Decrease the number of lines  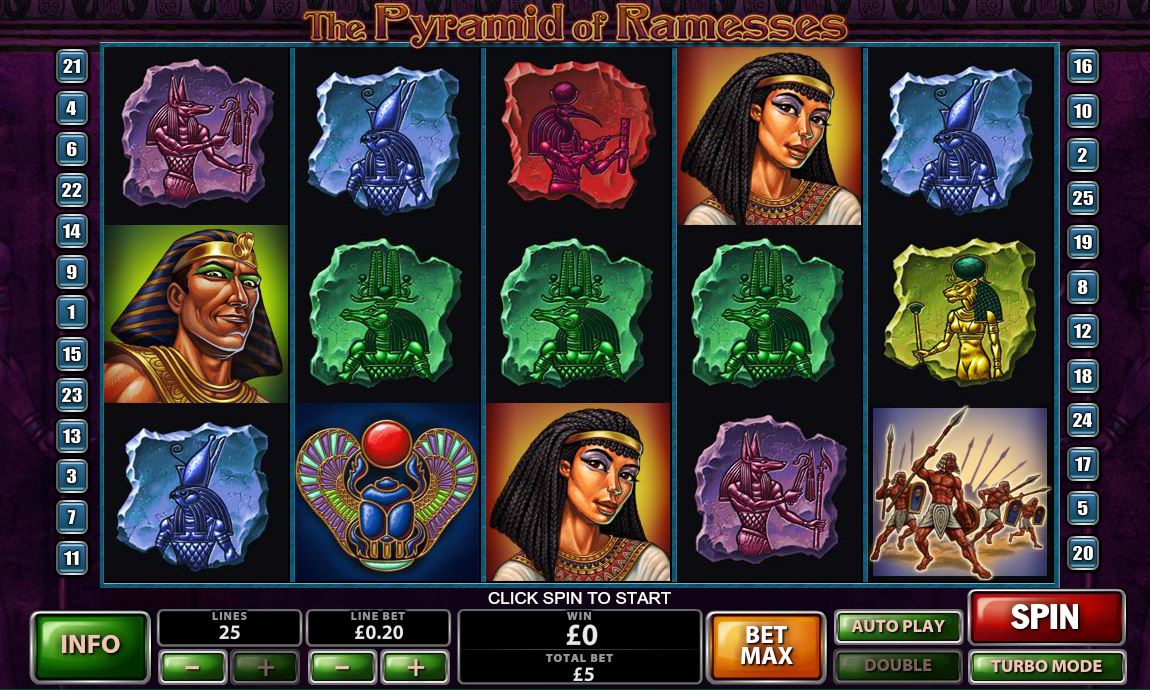pyautogui.click(x=192, y=667)
